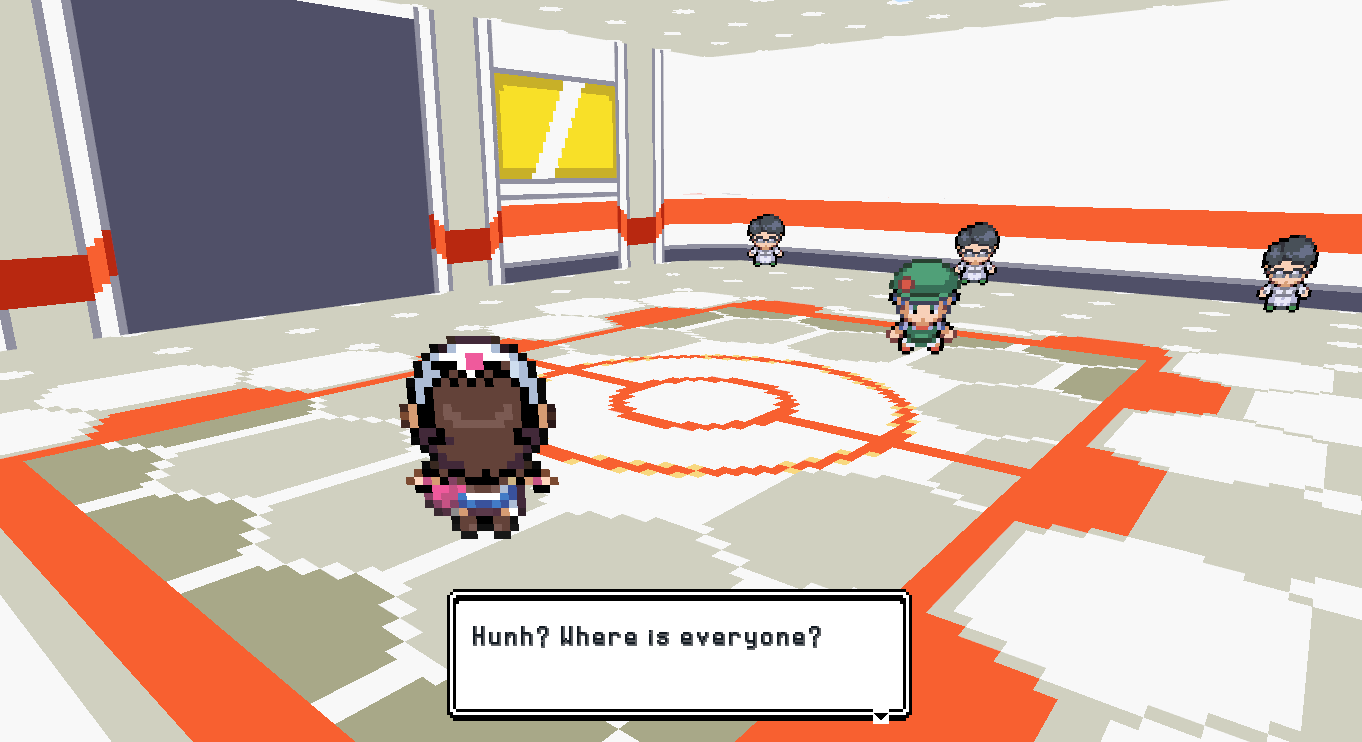Click the dialogue continue arrow indicator

coord(880,716)
